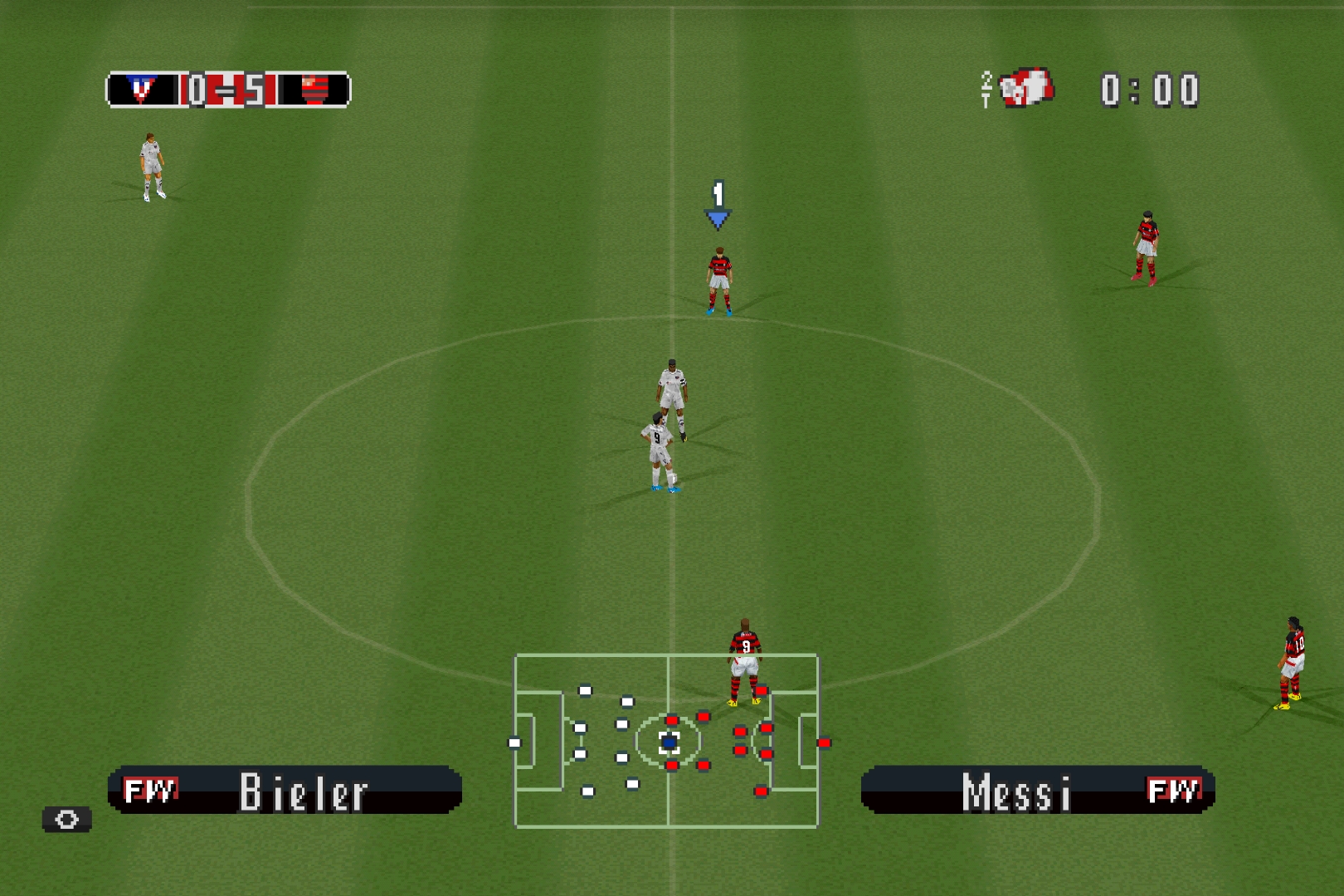This screenshot has width=1344, height=896.
Task: Click the camera icon in the corner
Action: (x=67, y=820)
